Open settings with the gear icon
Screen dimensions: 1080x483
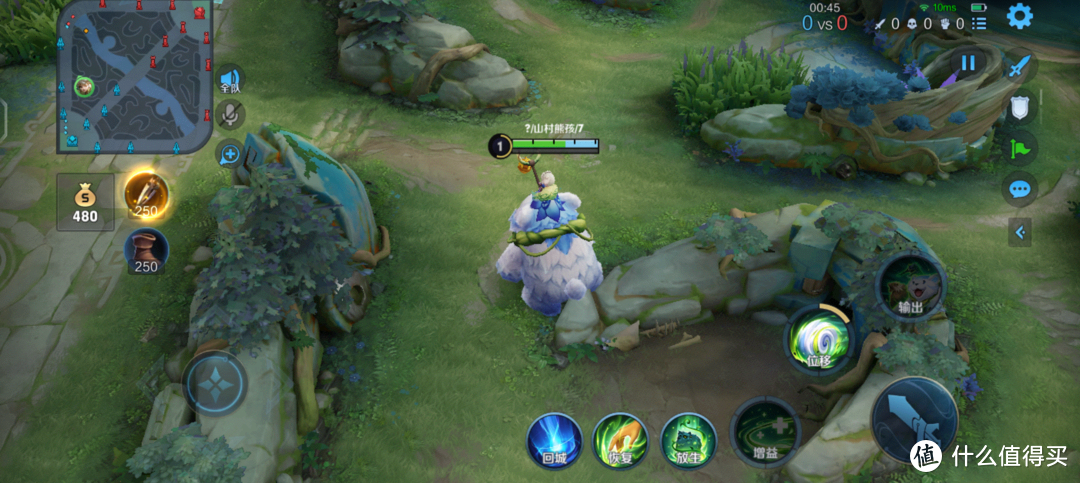1019,16
